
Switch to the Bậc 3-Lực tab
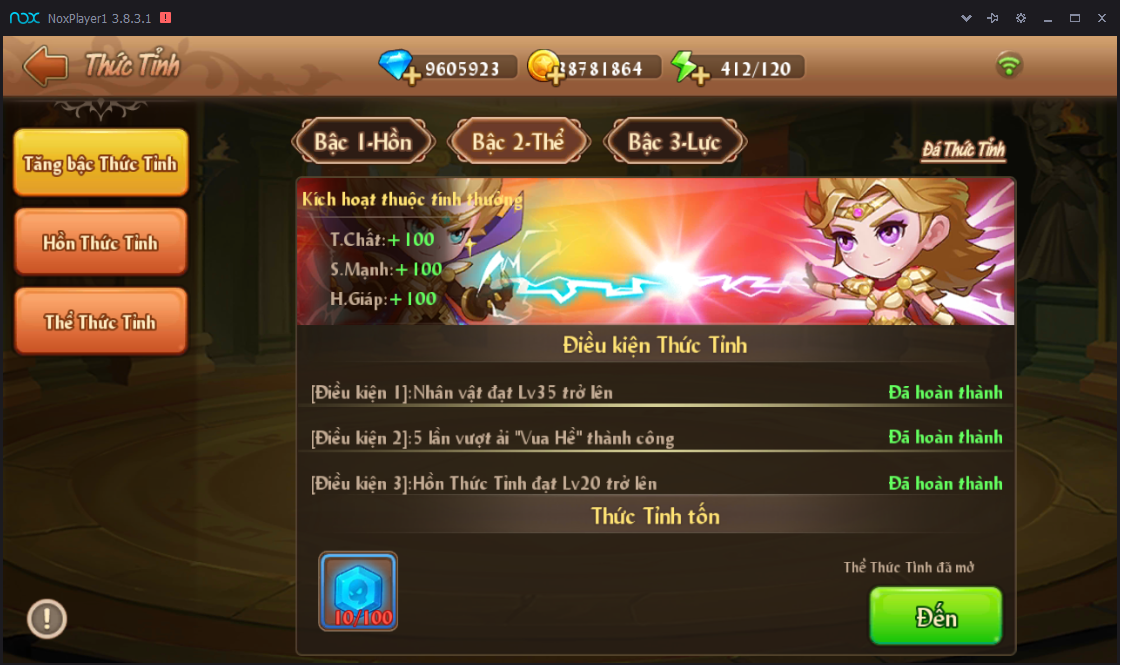point(674,142)
